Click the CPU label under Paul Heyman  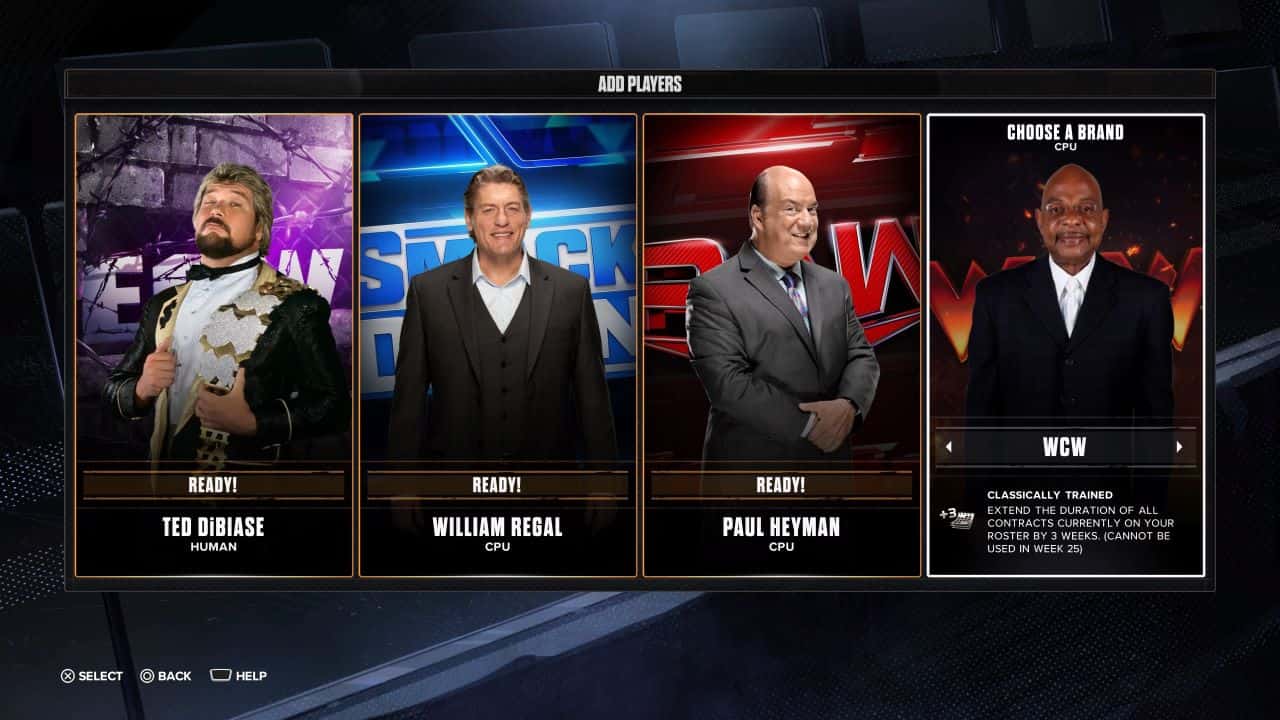pyautogui.click(x=781, y=547)
